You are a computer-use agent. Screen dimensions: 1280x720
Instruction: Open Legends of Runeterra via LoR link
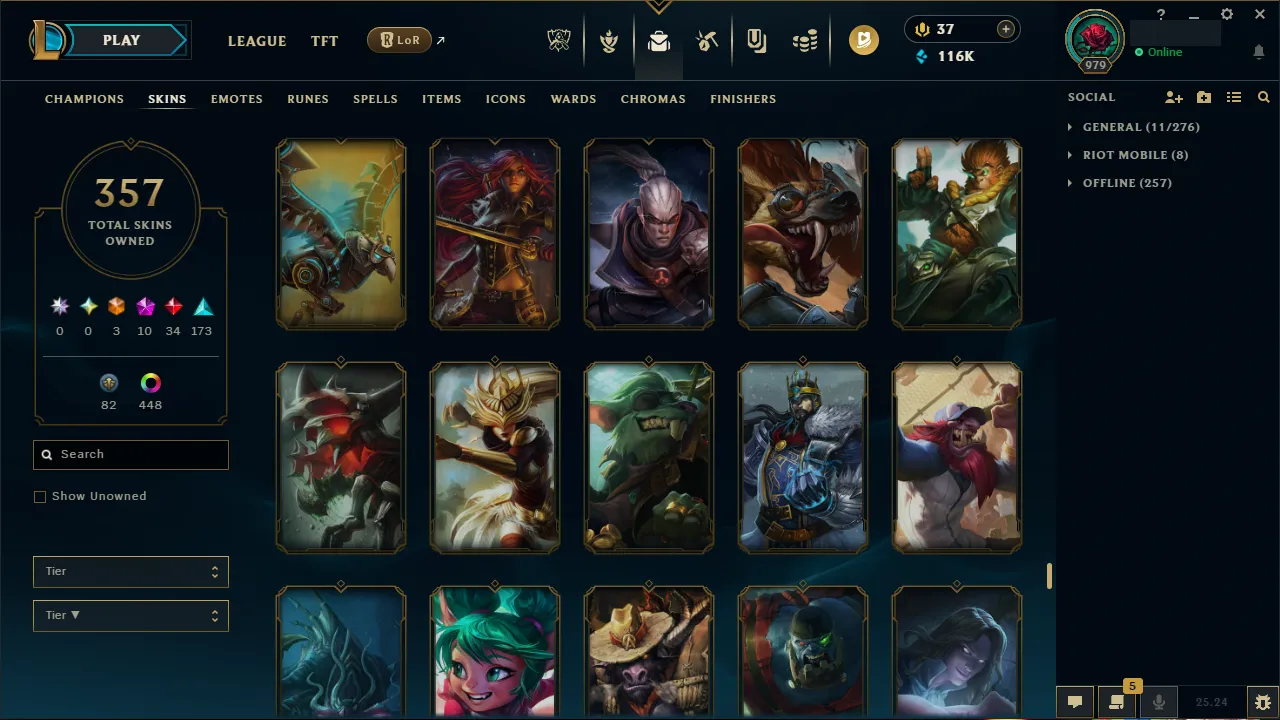click(x=399, y=40)
